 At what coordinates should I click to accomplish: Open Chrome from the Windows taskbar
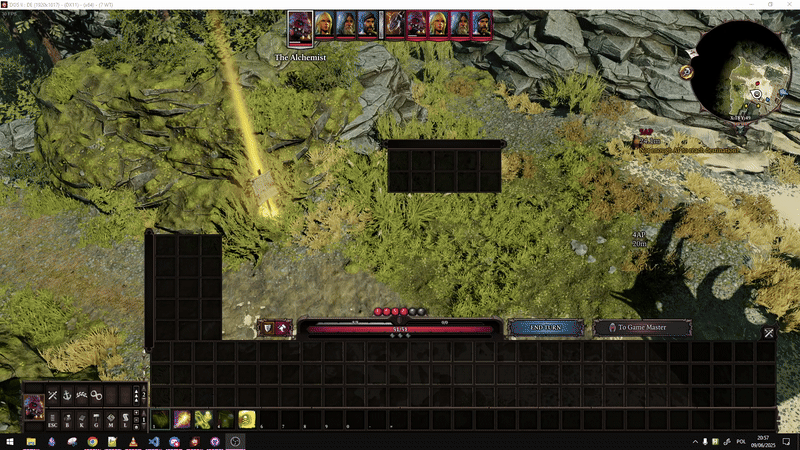(x=92, y=441)
